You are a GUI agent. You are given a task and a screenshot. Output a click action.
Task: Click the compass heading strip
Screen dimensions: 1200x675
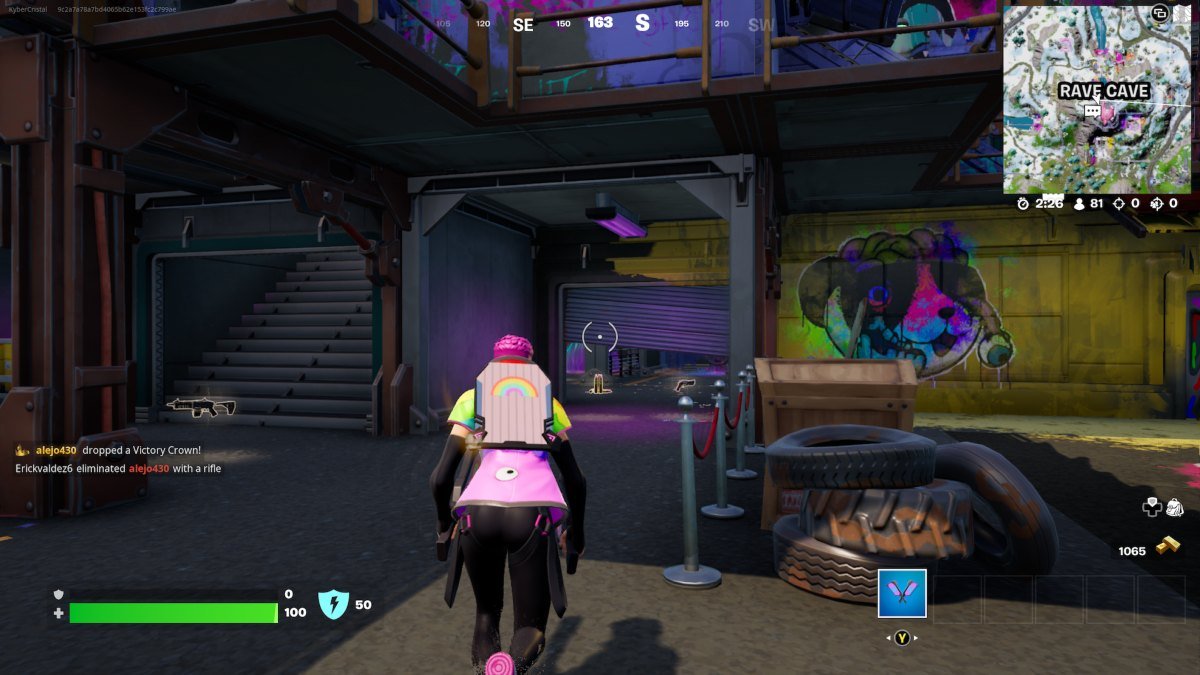click(600, 24)
